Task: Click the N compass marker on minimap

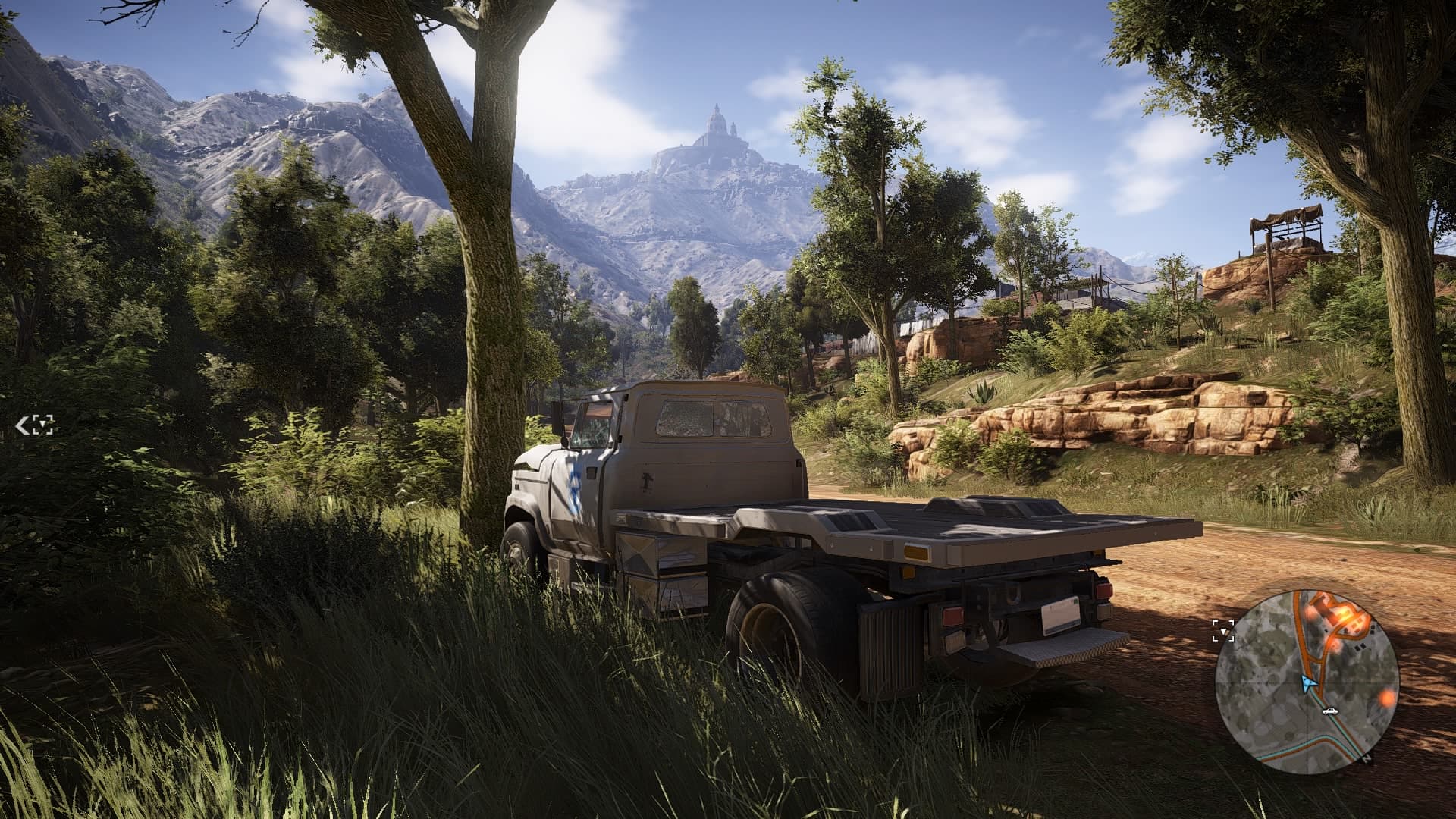Action: tap(1367, 758)
